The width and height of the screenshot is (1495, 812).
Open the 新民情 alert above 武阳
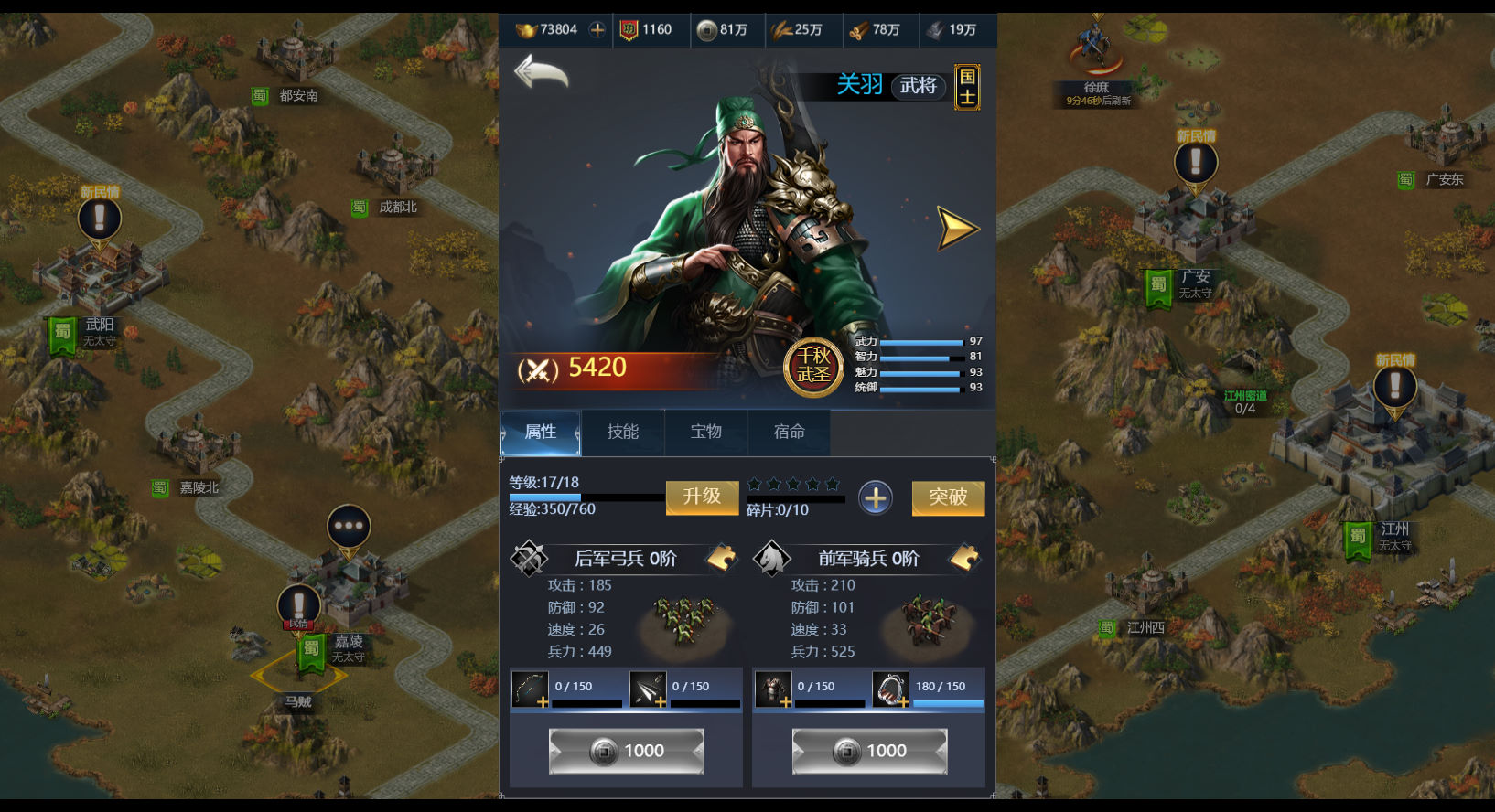(x=100, y=218)
